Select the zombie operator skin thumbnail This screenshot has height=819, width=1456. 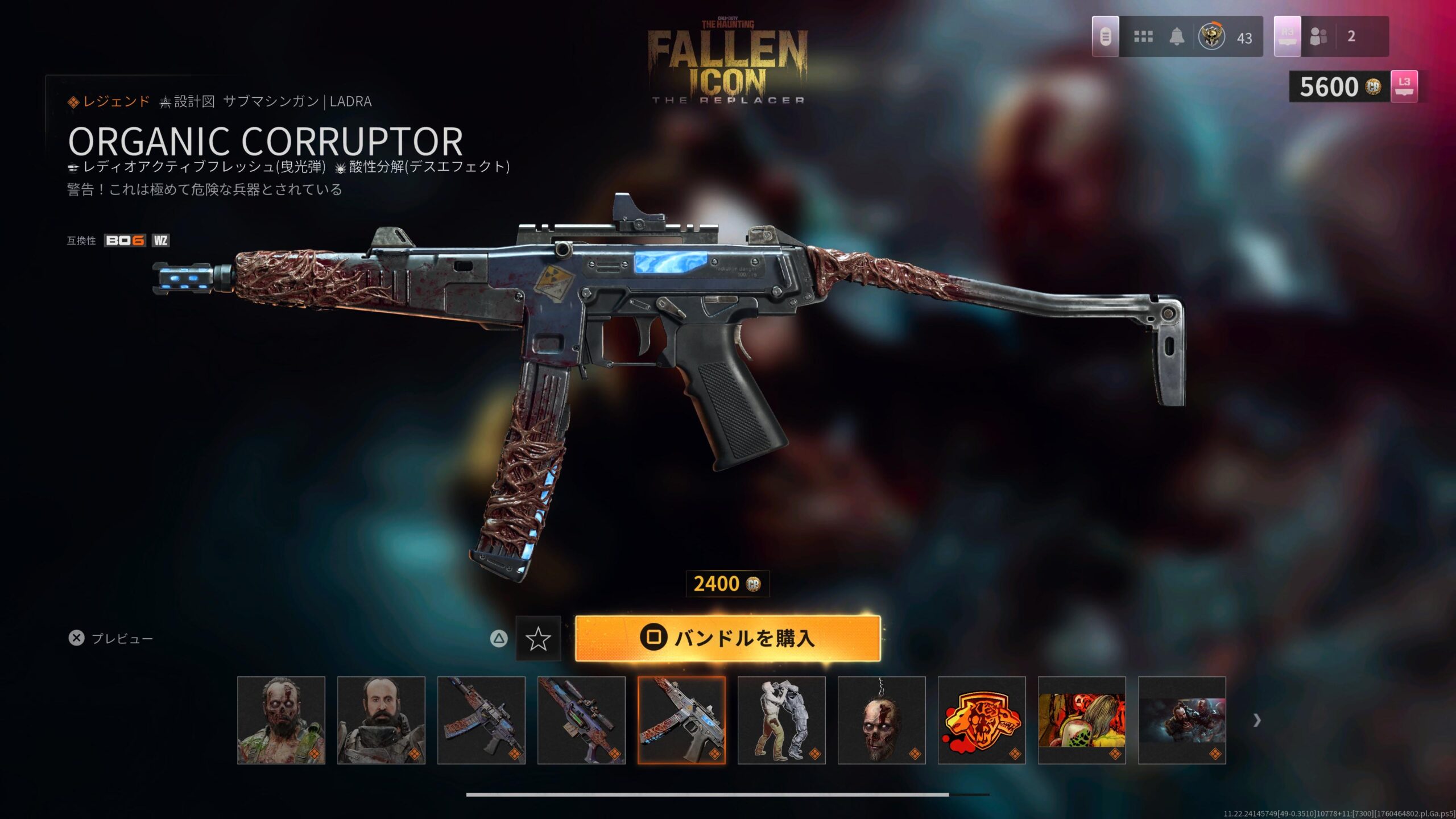coord(281,720)
